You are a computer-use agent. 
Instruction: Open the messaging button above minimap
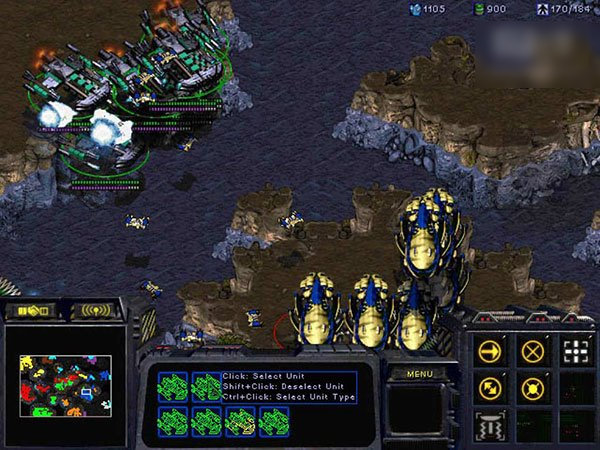point(96,311)
